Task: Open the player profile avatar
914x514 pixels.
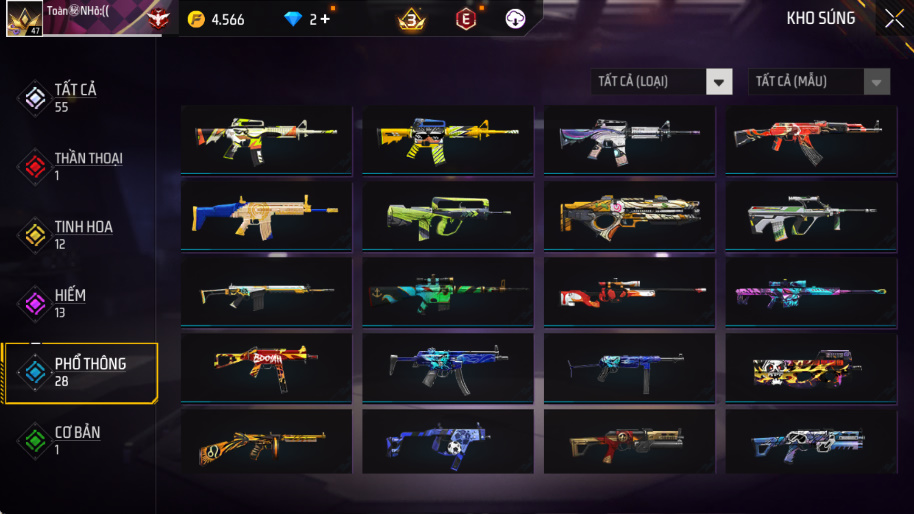Action: point(24,19)
